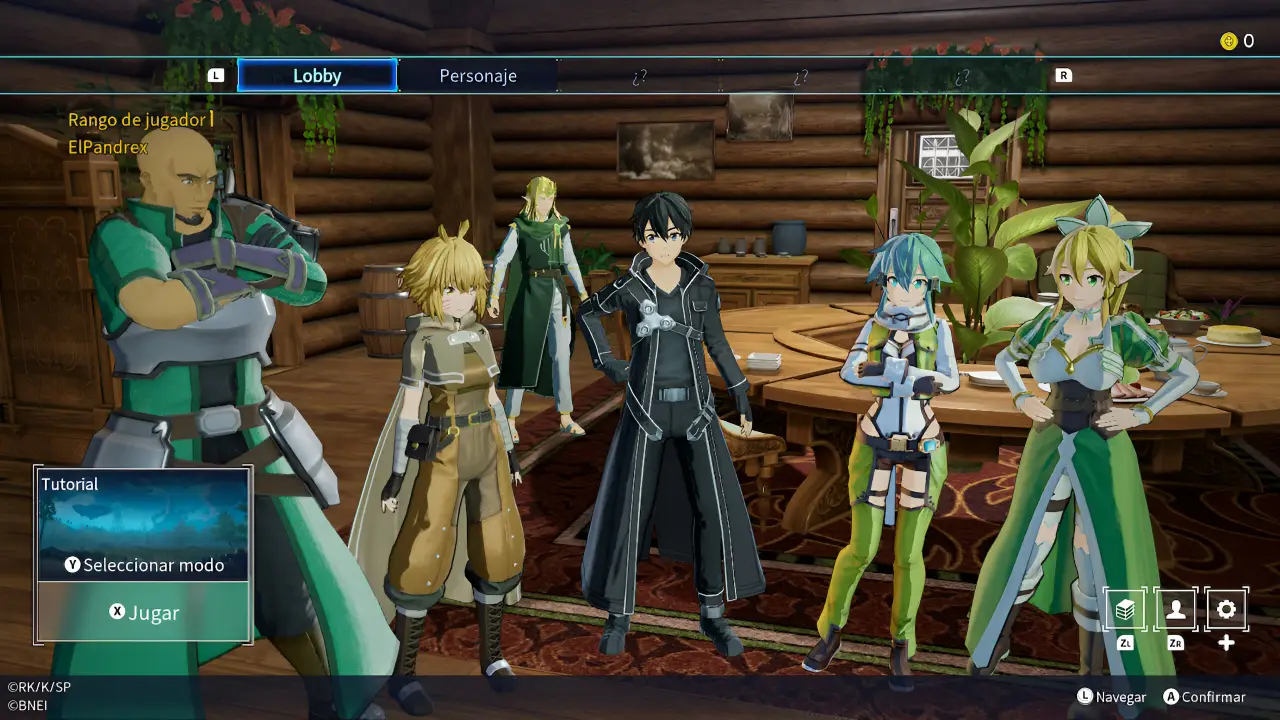The height and width of the screenshot is (720, 1280).
Task: Open the settings gear icon
Action: 1226,609
